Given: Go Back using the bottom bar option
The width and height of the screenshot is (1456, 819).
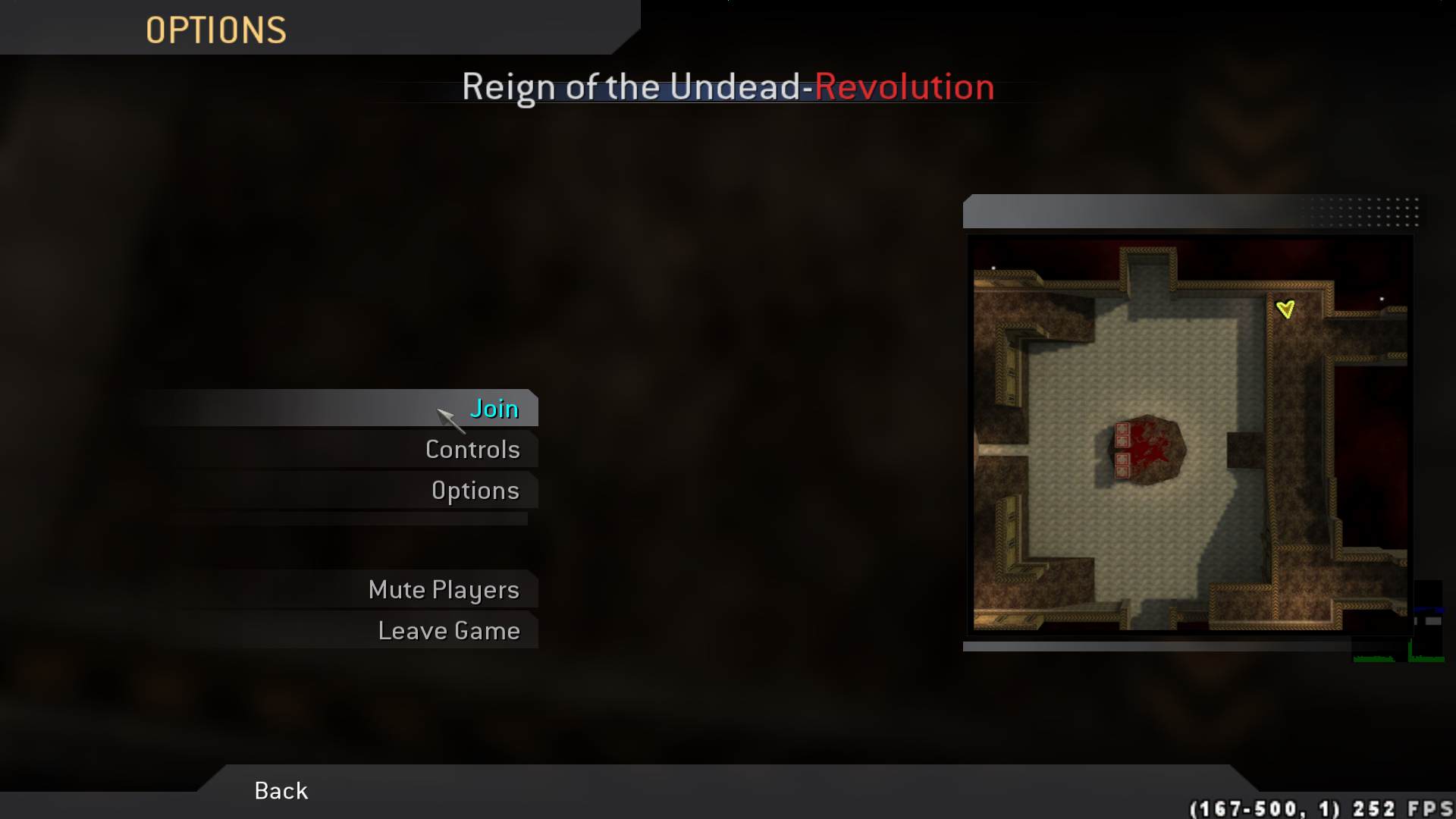Looking at the screenshot, I should [x=280, y=790].
